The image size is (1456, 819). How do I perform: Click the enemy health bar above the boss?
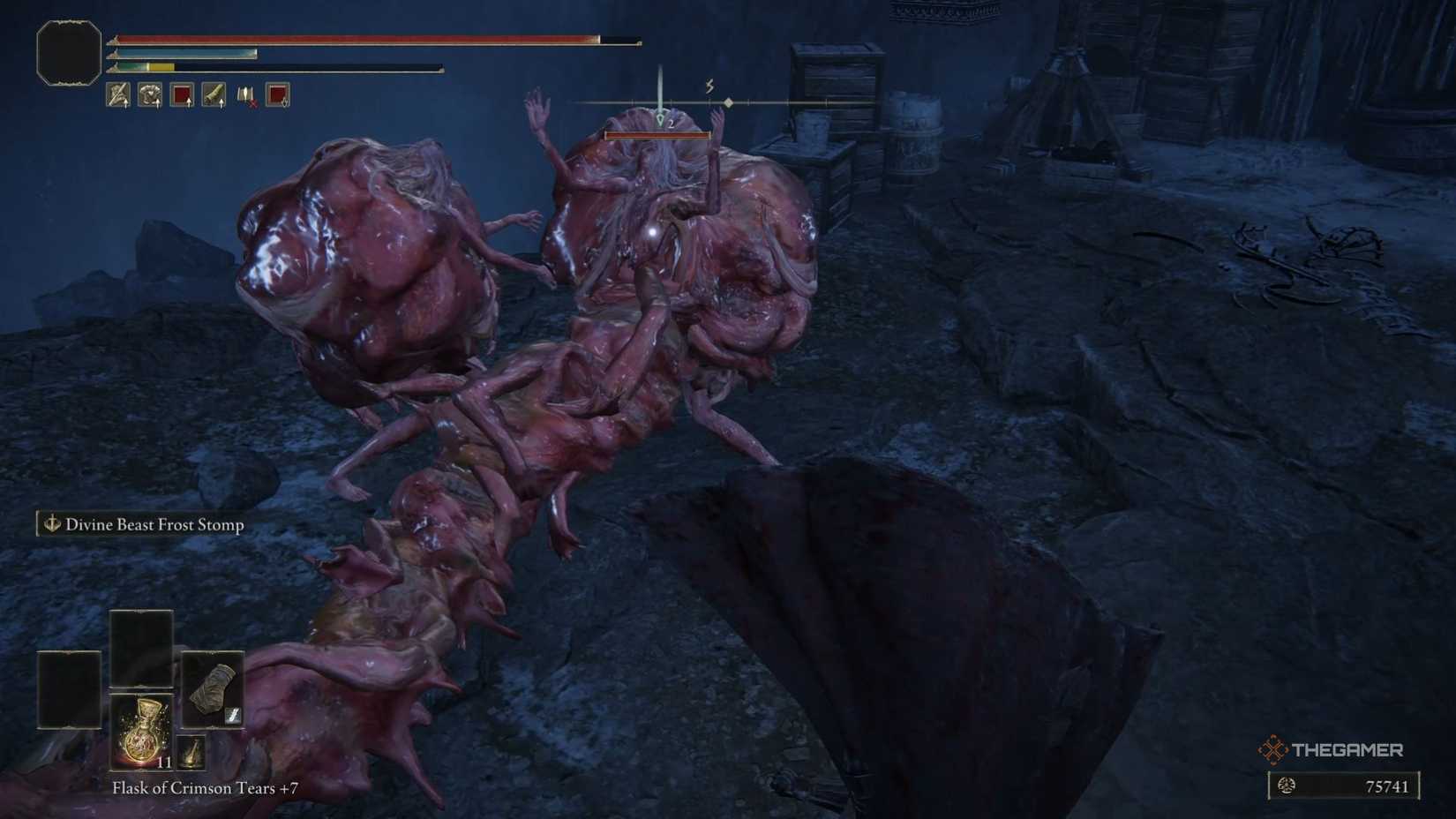tap(657, 135)
